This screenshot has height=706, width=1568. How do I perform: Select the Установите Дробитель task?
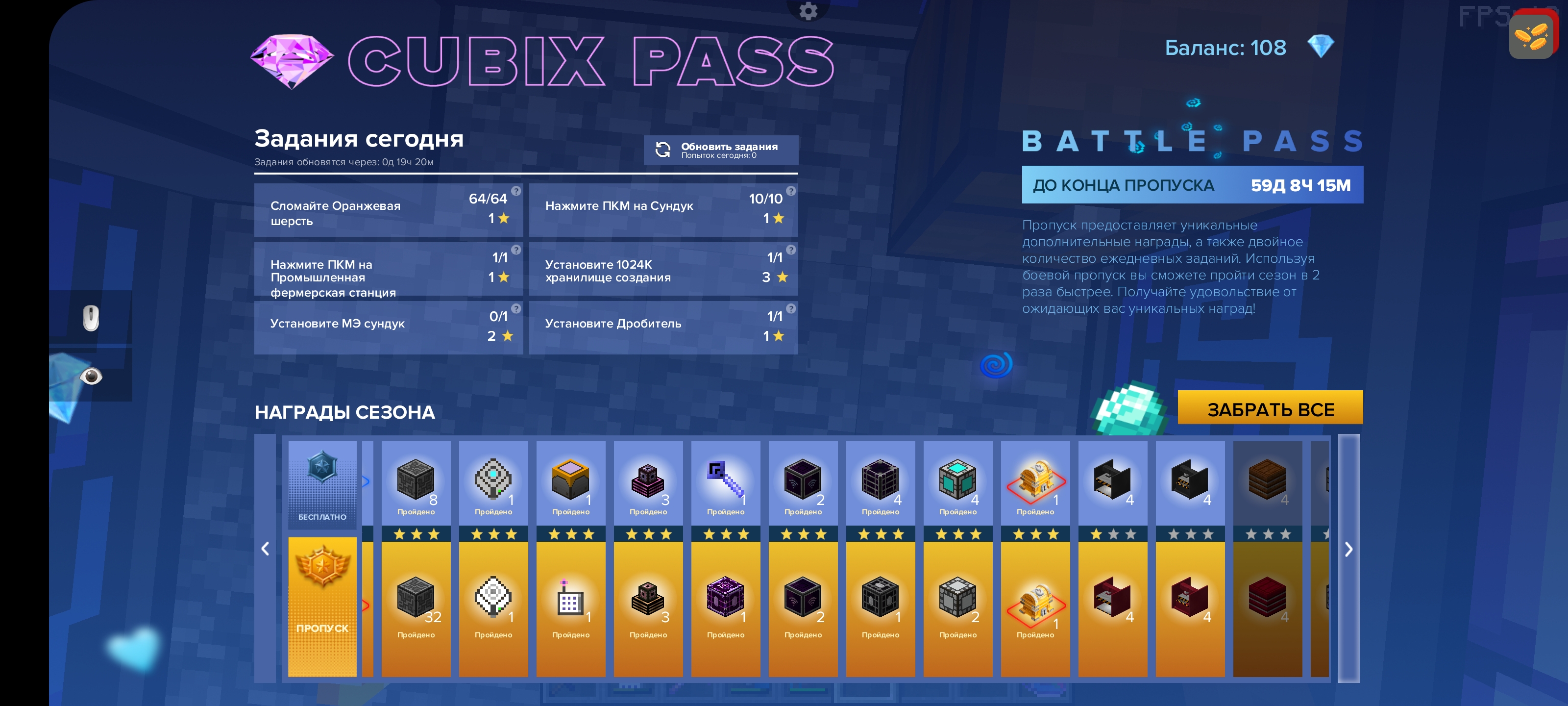(663, 328)
